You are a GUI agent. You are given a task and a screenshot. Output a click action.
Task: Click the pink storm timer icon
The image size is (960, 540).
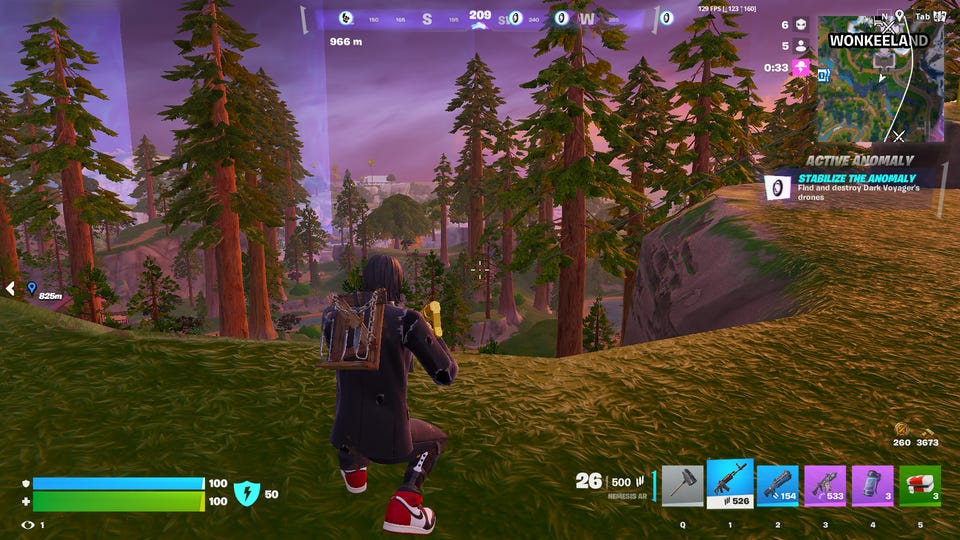(x=801, y=68)
